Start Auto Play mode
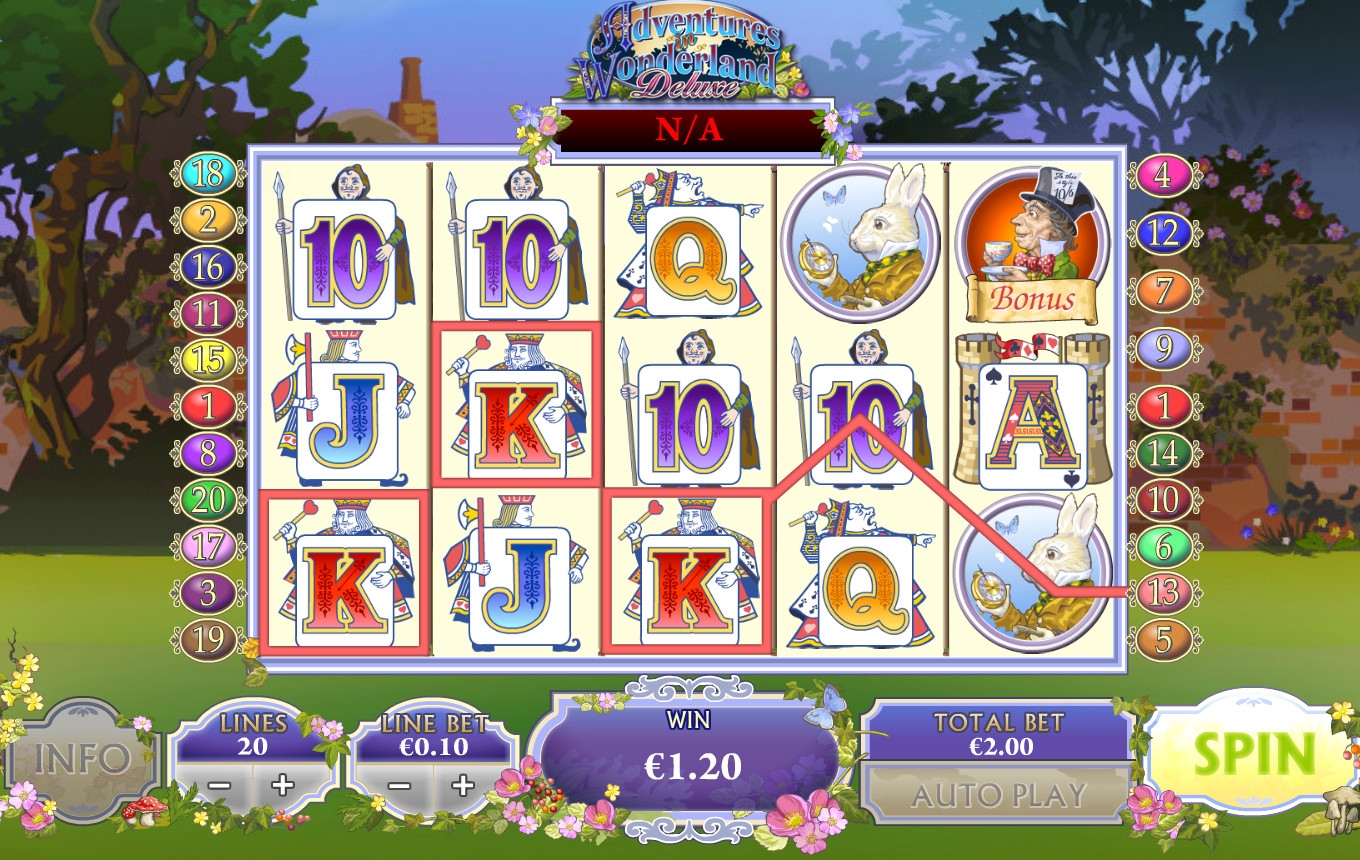 point(998,795)
